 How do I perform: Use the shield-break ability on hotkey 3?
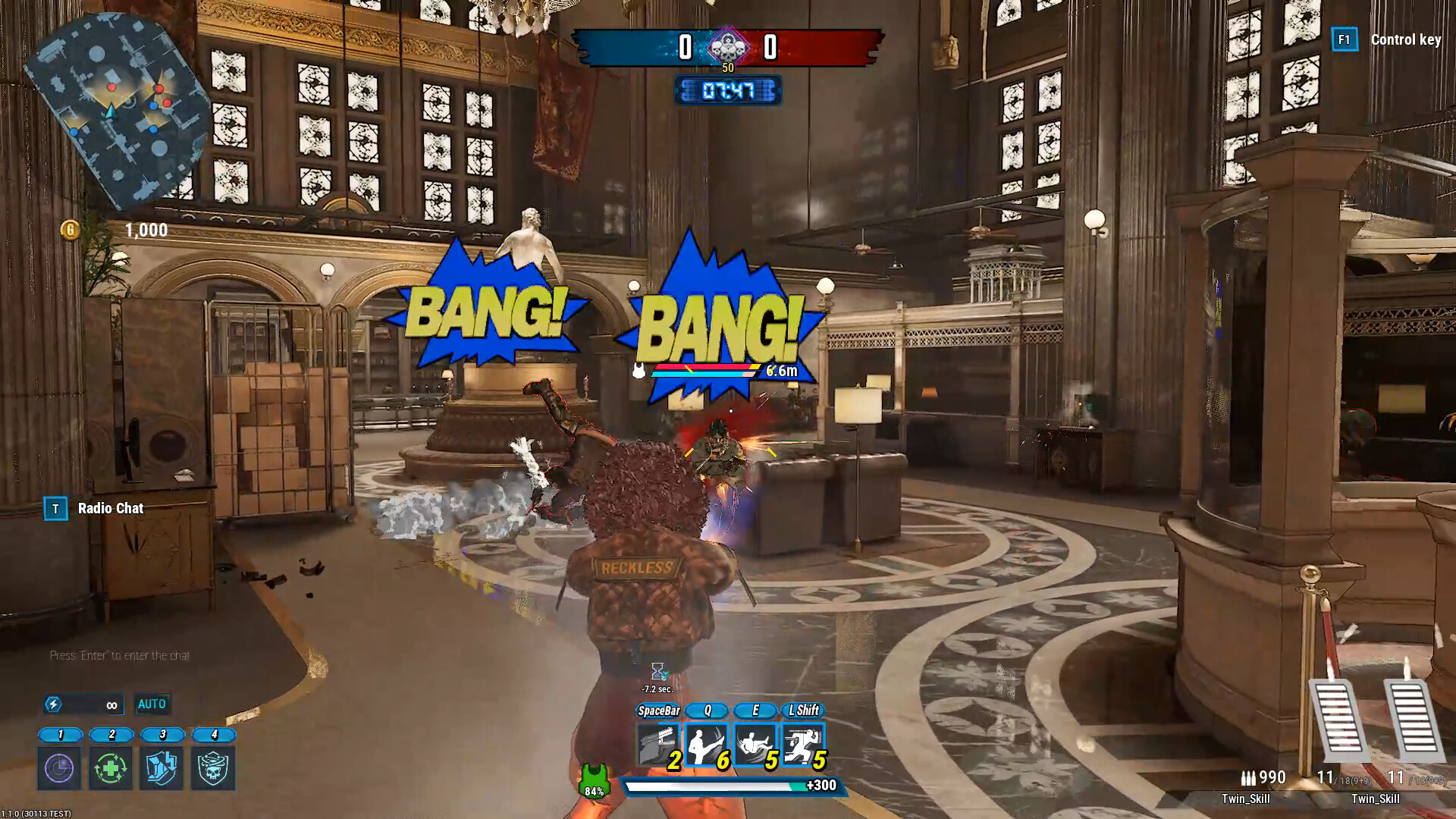tap(162, 767)
